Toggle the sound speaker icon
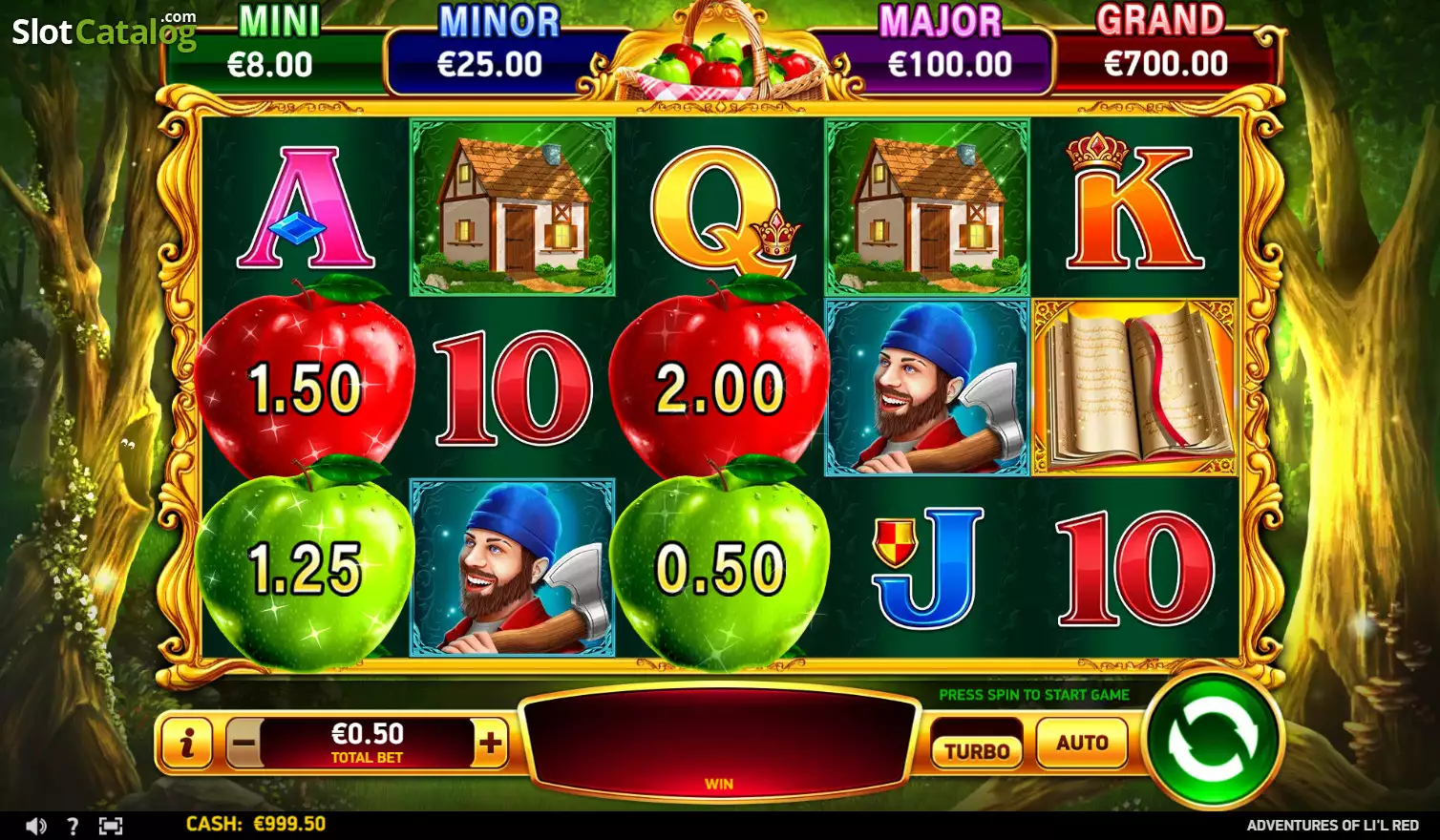Image resolution: width=1440 pixels, height=840 pixels. pyautogui.click(x=35, y=826)
